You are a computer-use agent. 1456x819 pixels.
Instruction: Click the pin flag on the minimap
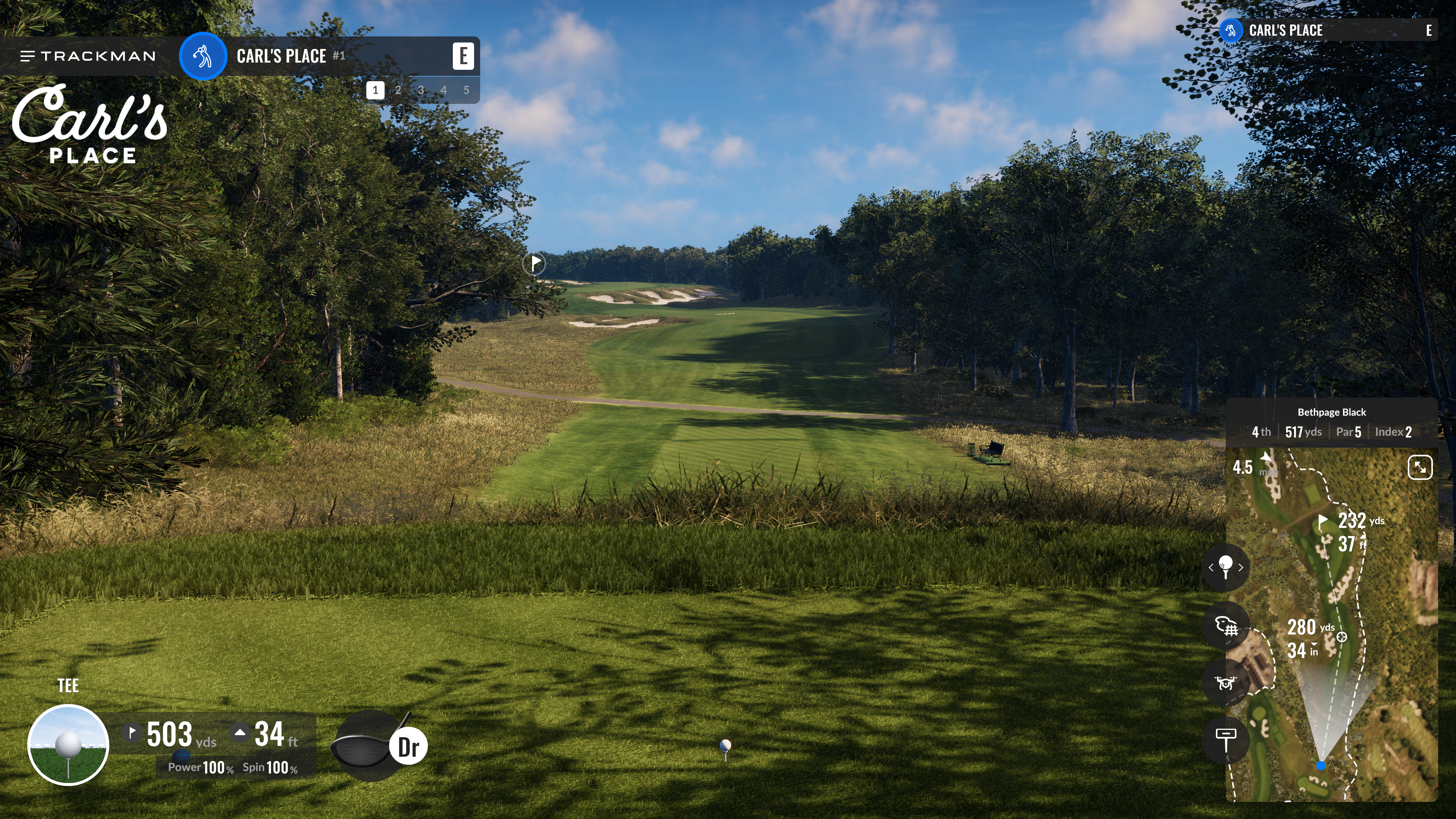1322,521
